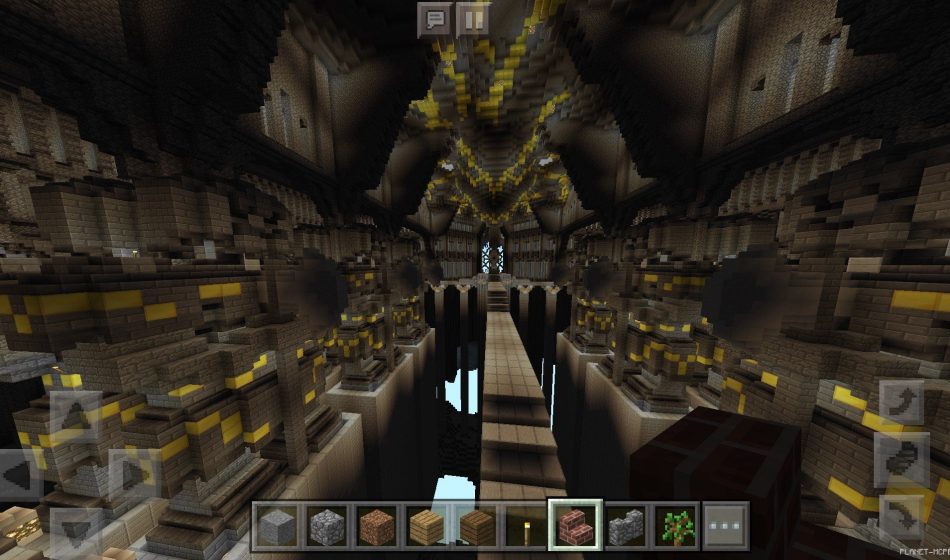Select the cobblestone wall slot
The width and height of the screenshot is (950, 560).
pyautogui.click(x=625, y=525)
